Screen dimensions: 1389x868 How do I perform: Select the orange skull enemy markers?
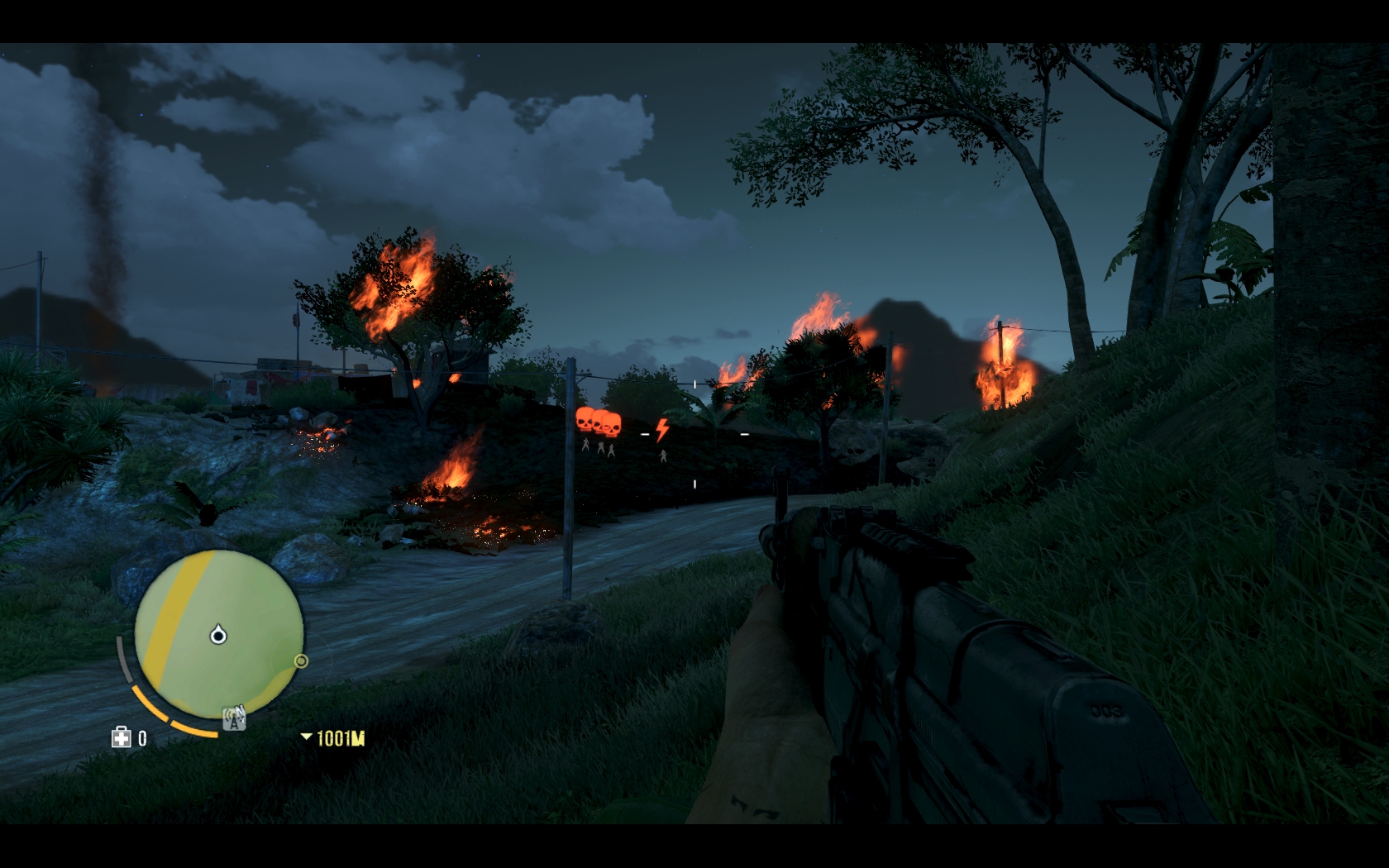click(599, 422)
